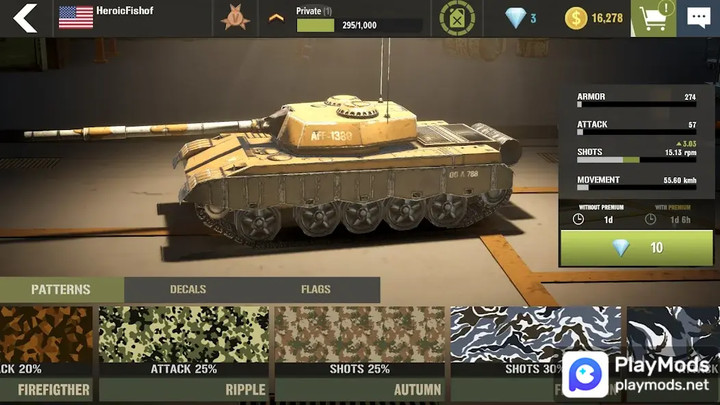Viewport: 720px width, 405px height.
Task: Go back using the white arrow
Action: pos(25,18)
